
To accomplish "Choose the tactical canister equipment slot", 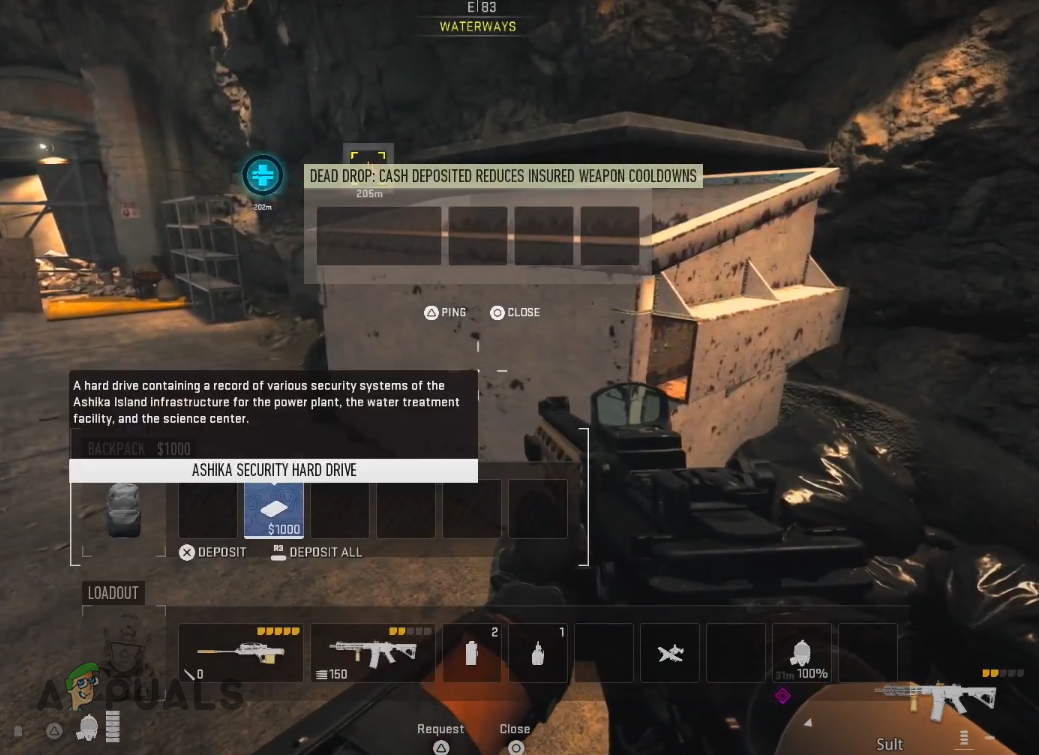I will click(473, 653).
